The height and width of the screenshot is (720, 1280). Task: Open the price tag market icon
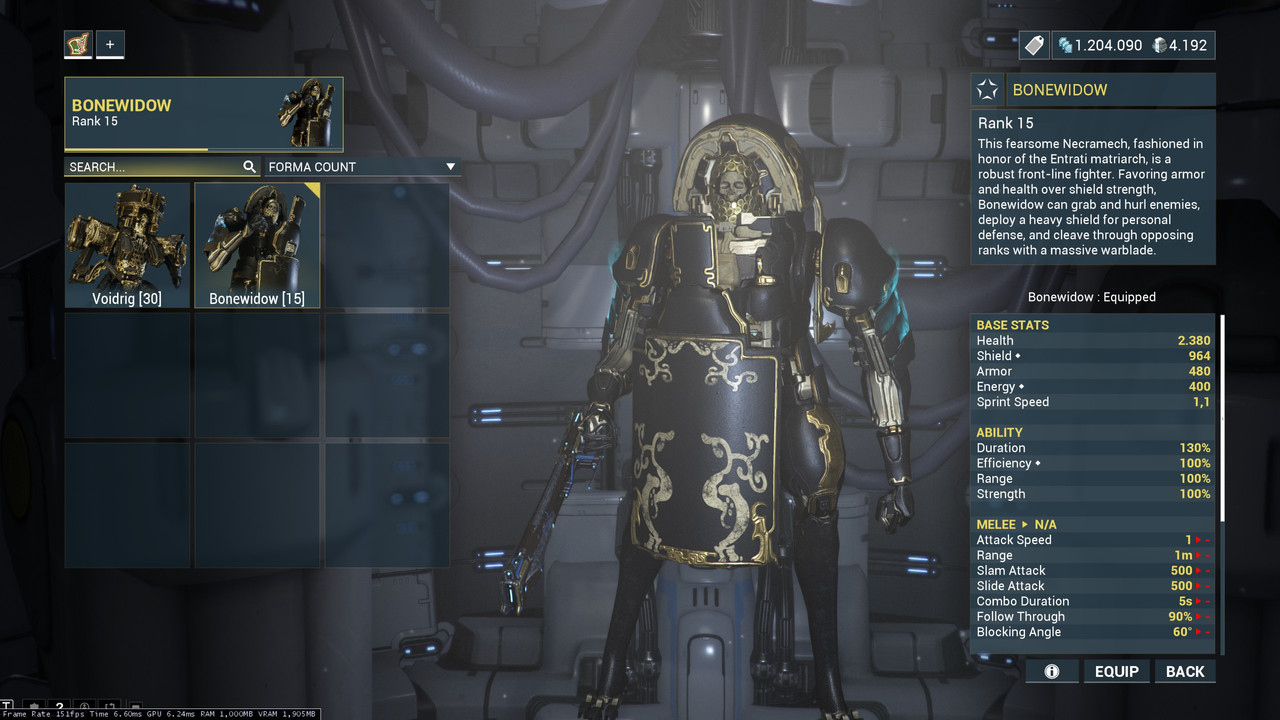pos(1034,45)
